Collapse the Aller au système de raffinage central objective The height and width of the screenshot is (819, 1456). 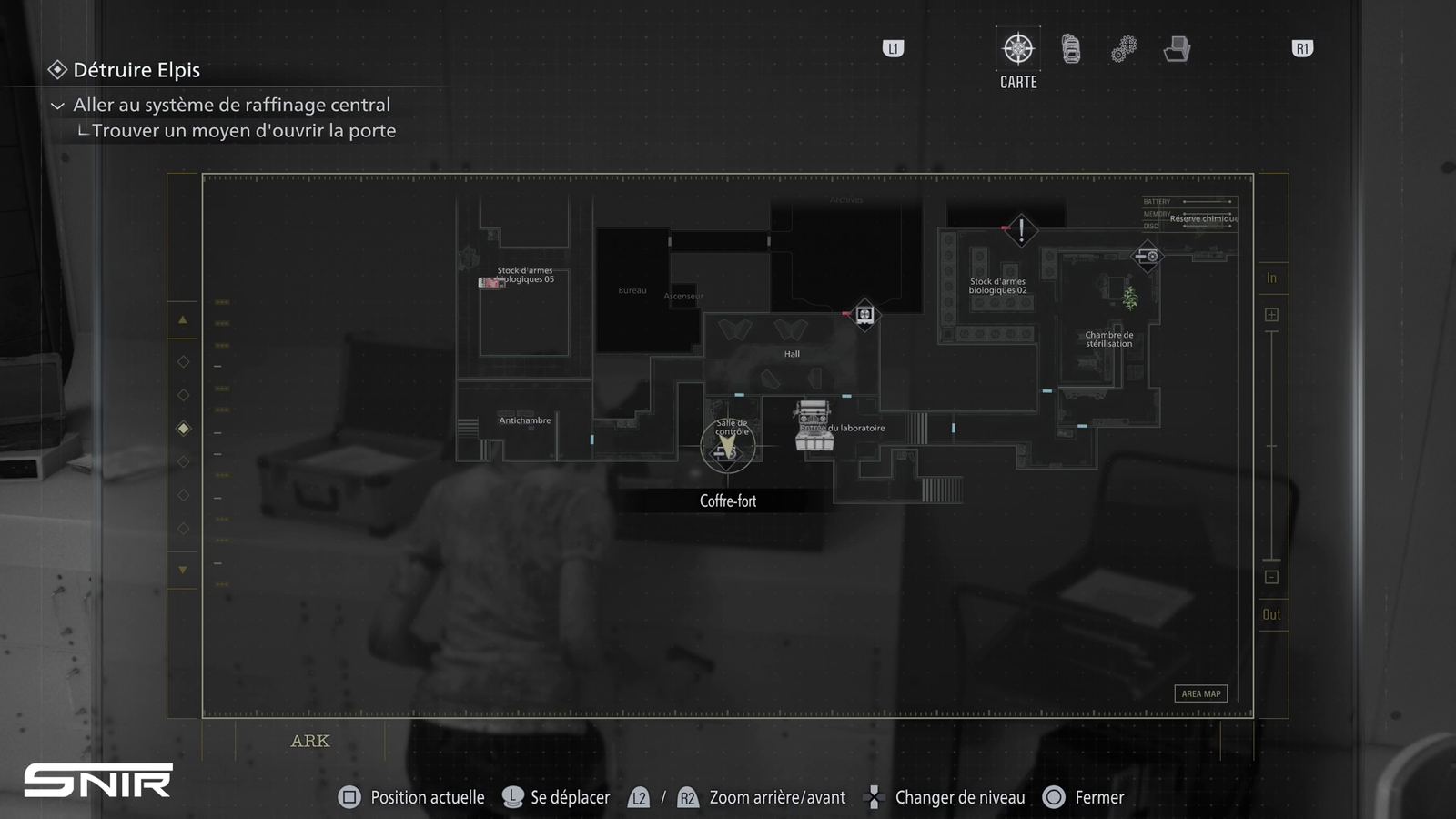57,106
